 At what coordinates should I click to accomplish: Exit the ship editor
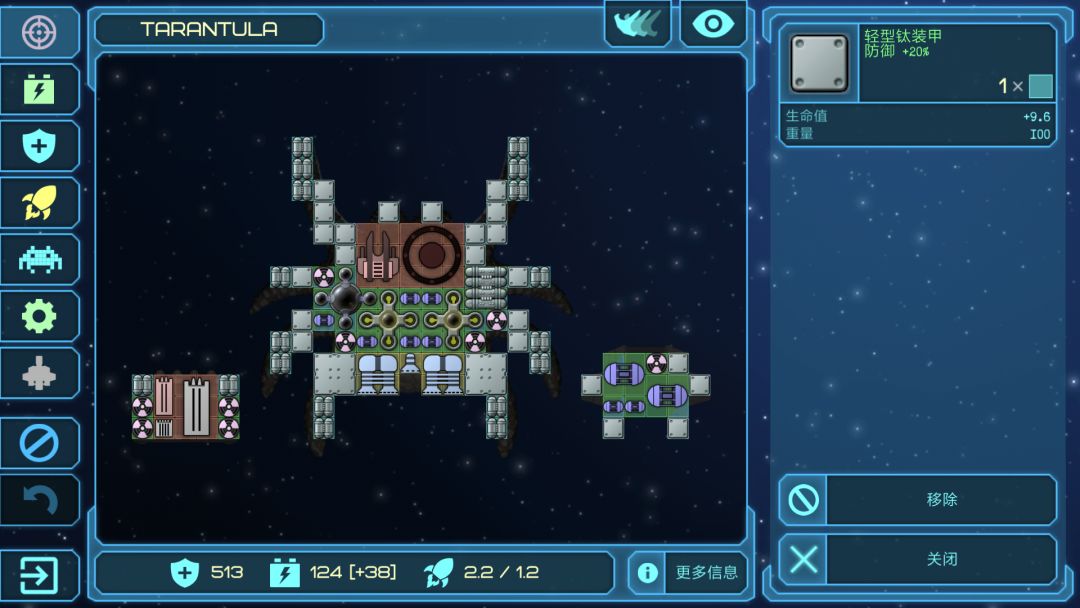click(x=39, y=575)
